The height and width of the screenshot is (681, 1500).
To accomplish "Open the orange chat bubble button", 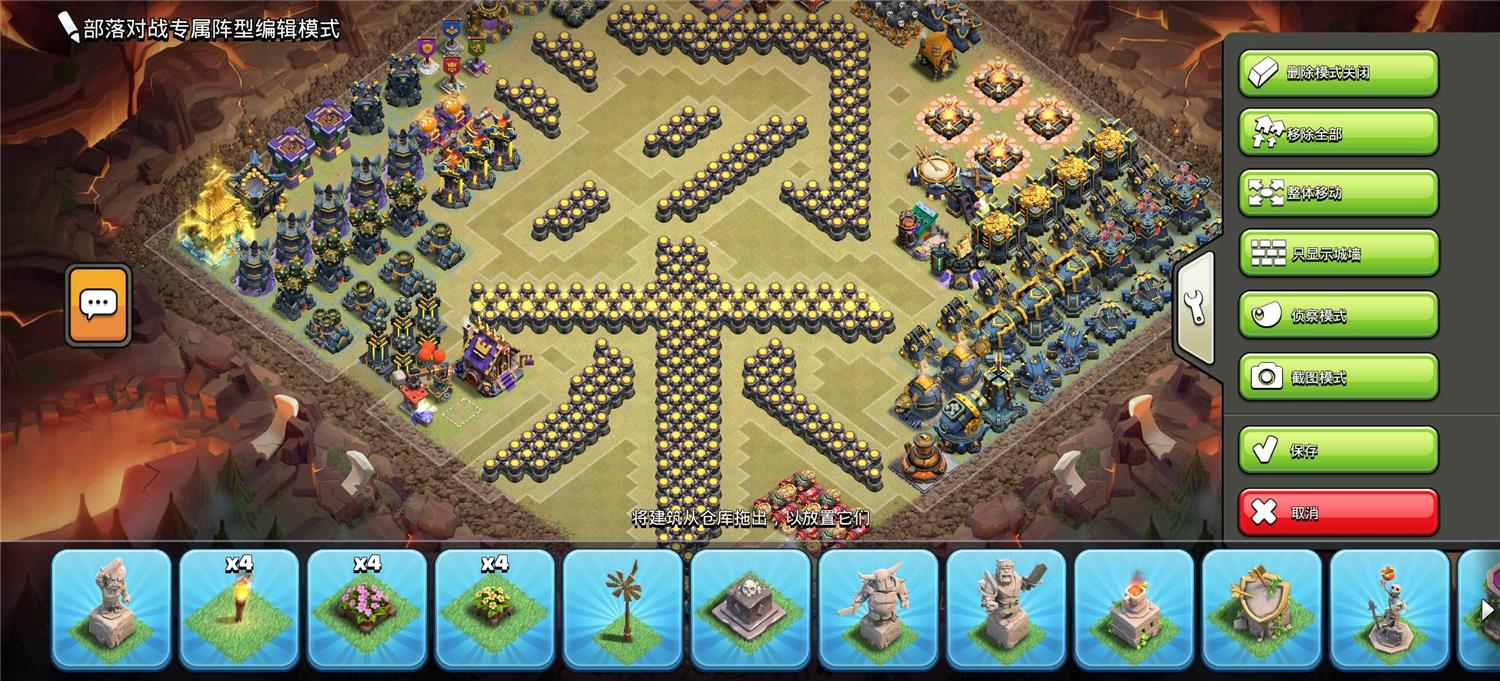I will 98,304.
